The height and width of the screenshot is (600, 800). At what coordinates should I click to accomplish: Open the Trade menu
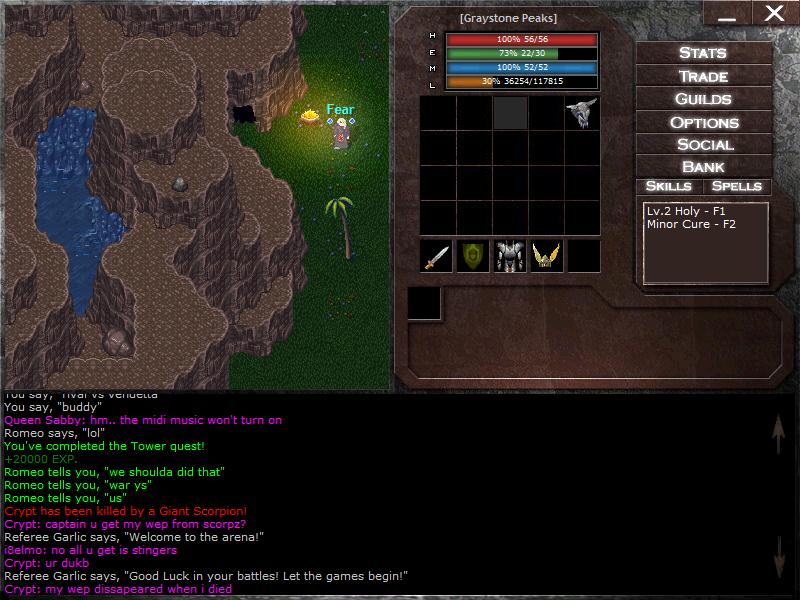coord(703,76)
